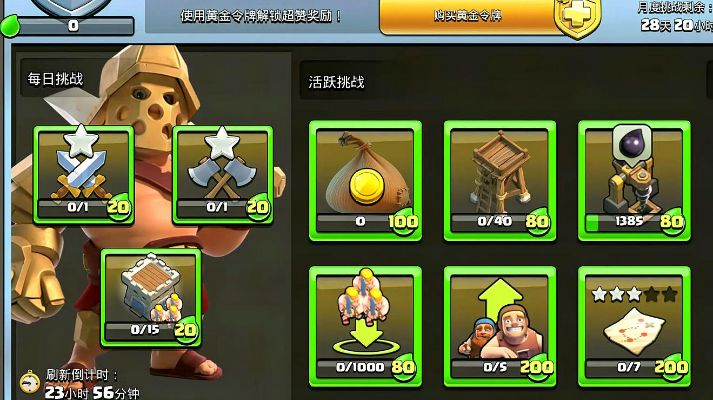713x400 pixels.
Task: Choose the clan castle daily challenge tile
Action: click(x=152, y=295)
